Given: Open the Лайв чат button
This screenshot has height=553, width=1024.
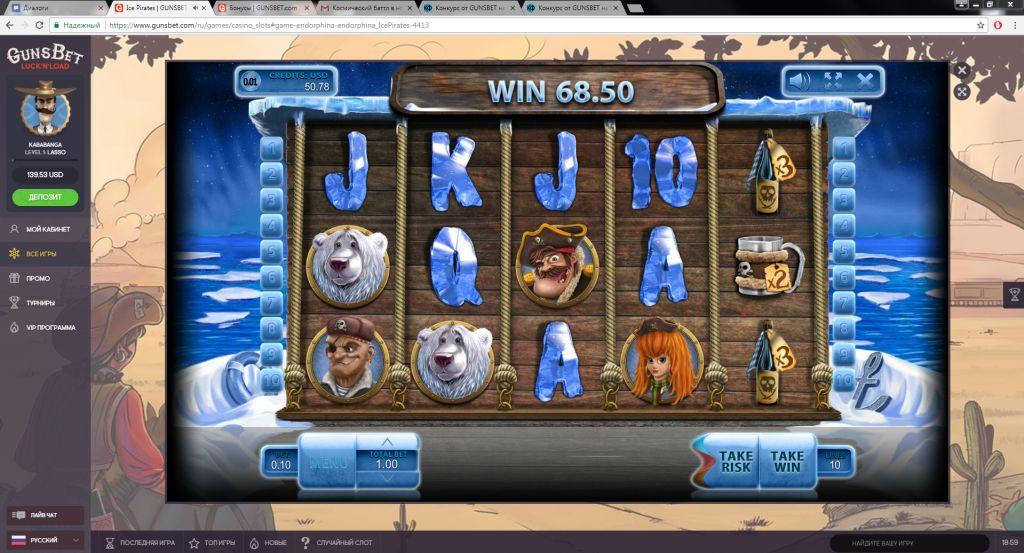Looking at the screenshot, I should coord(45,516).
